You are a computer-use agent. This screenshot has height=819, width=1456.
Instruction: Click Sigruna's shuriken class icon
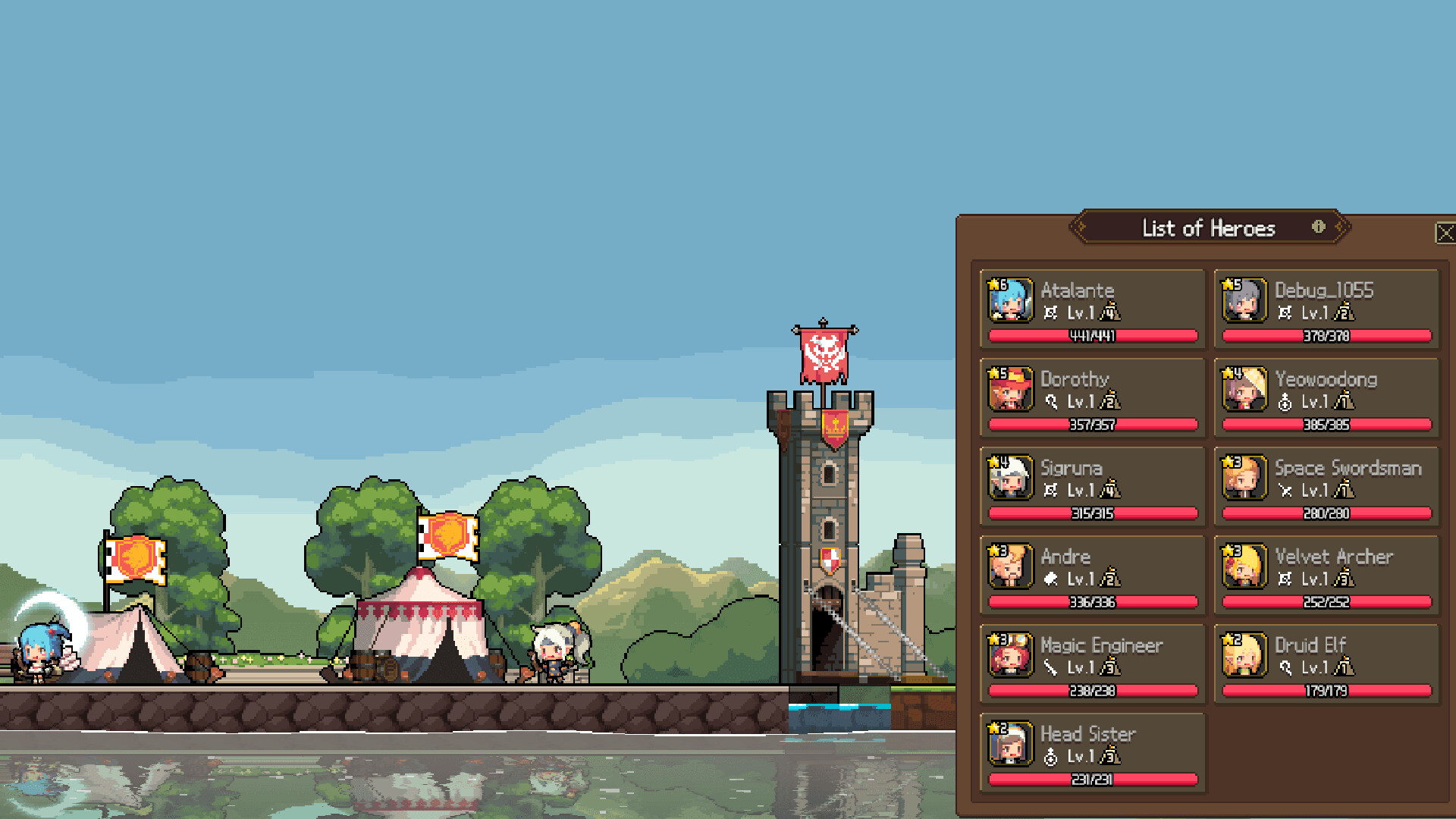[x=1050, y=491]
